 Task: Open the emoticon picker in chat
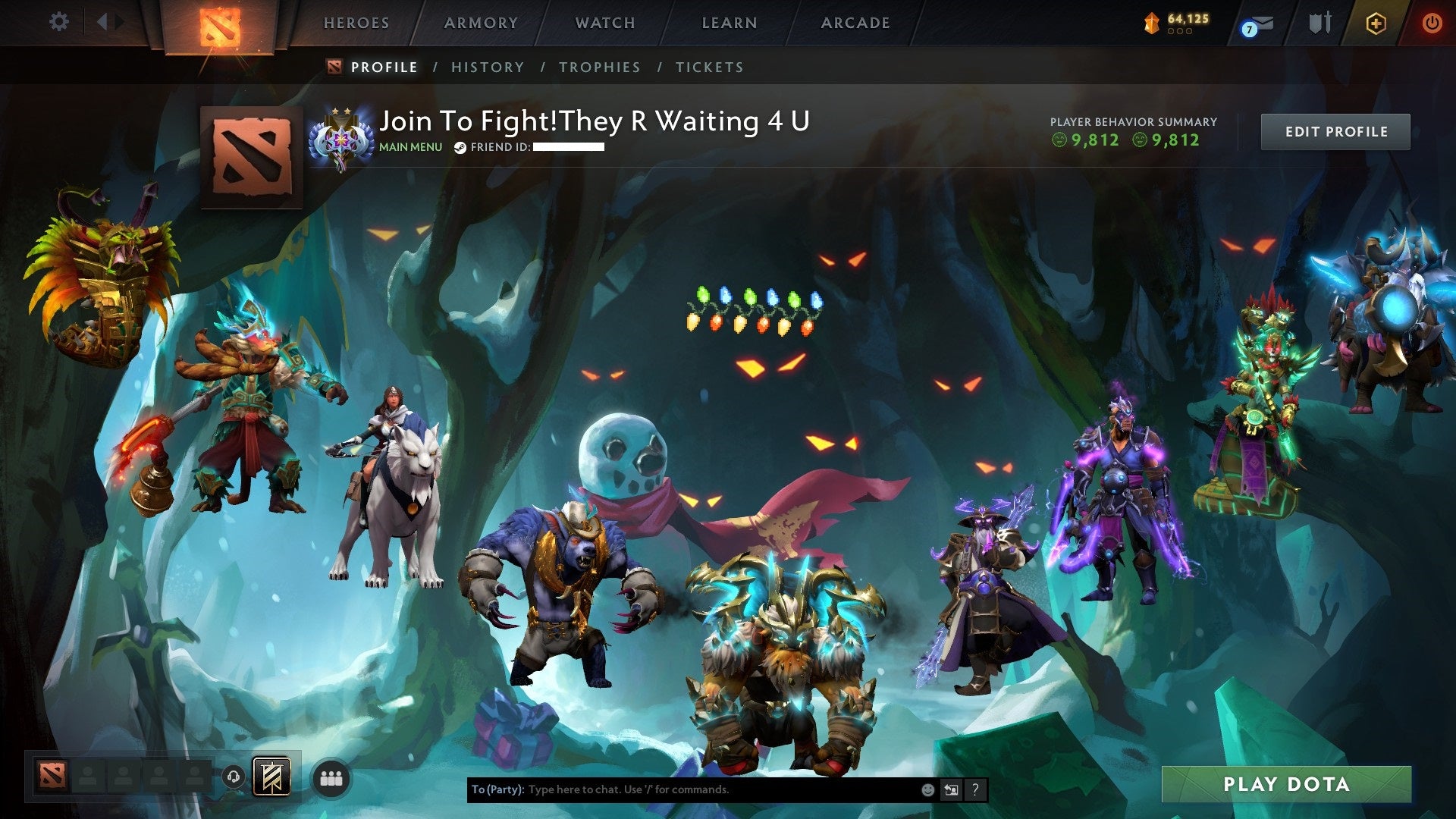click(x=927, y=789)
